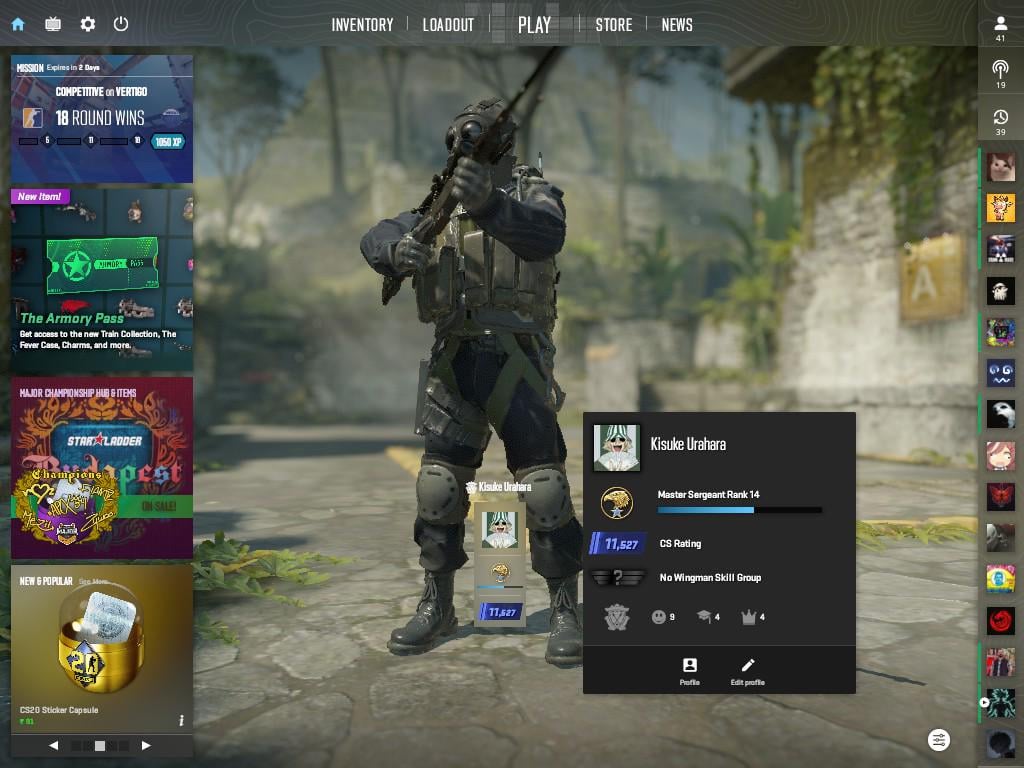Click the recent players clock icon
This screenshot has width=1024, height=768.
[x=1000, y=122]
